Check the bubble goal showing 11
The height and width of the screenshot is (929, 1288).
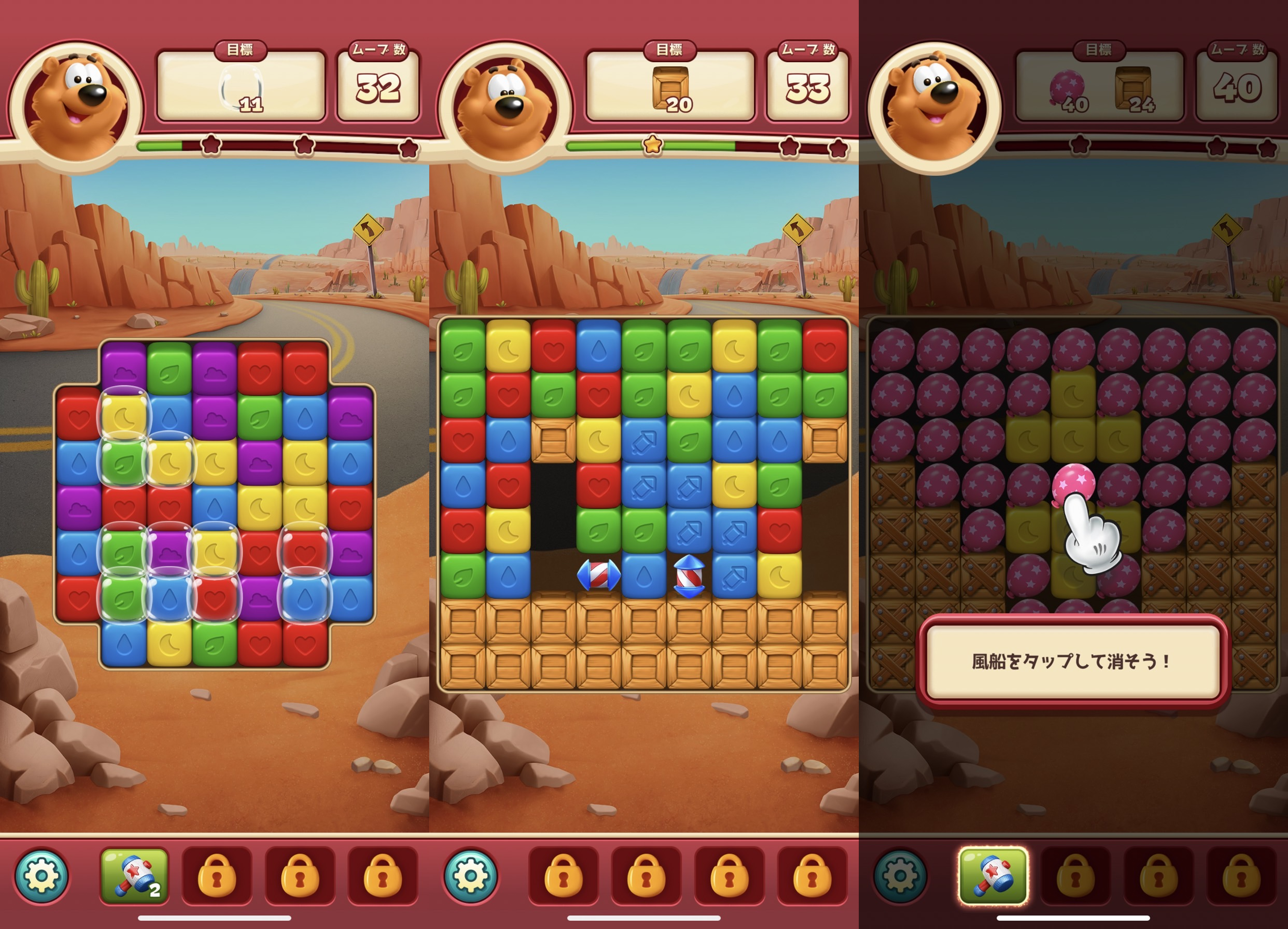pos(242,89)
